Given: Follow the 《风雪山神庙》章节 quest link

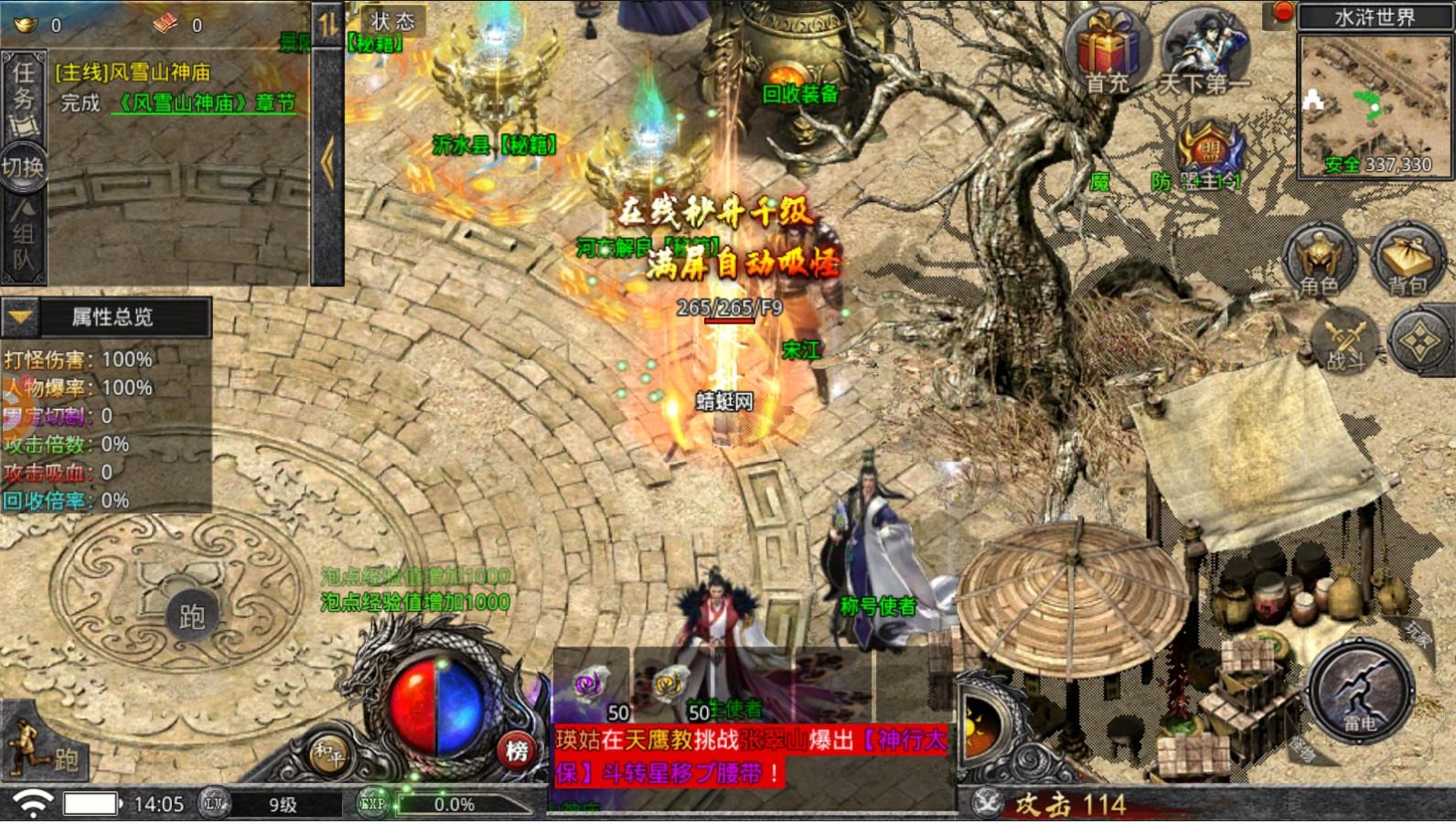Looking at the screenshot, I should tap(203, 103).
